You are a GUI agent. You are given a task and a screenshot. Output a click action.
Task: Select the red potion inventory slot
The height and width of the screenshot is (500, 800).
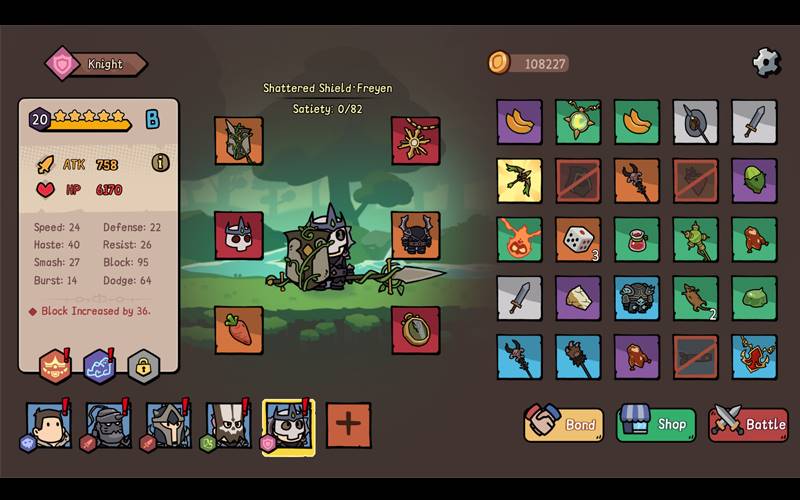pos(637,240)
